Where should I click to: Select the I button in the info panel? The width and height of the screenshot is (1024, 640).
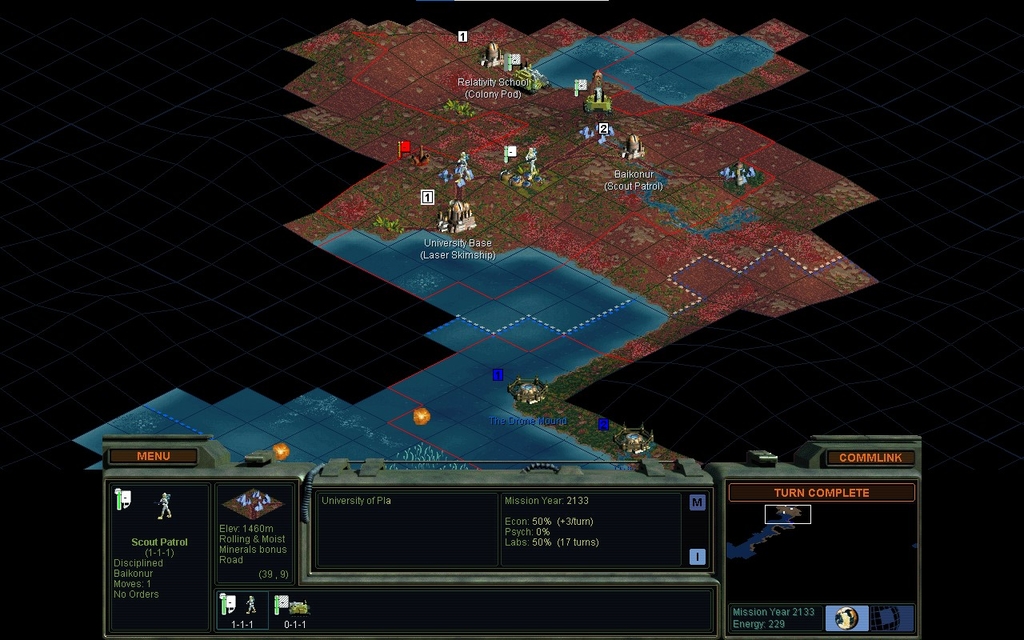tap(697, 556)
